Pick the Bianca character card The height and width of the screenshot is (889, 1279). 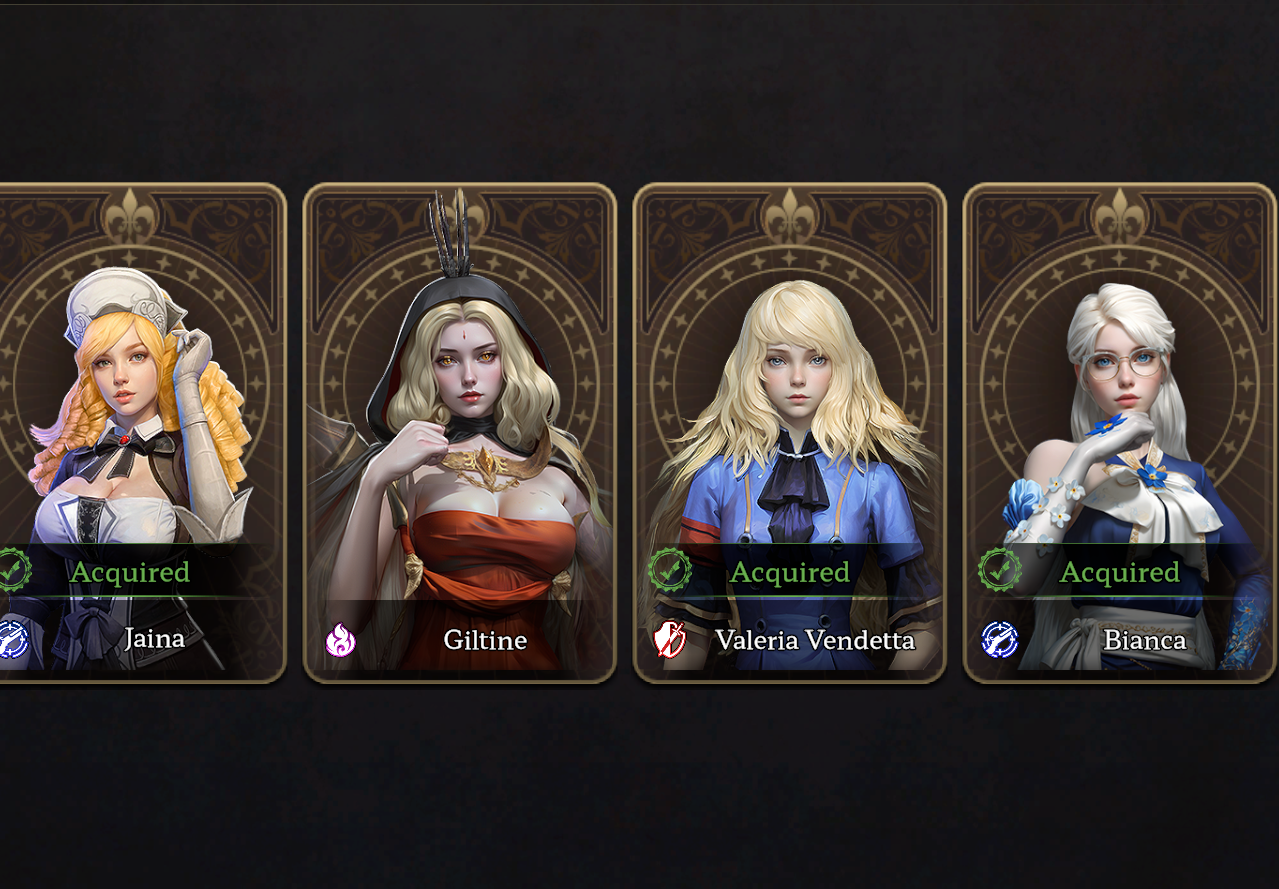tap(1119, 432)
